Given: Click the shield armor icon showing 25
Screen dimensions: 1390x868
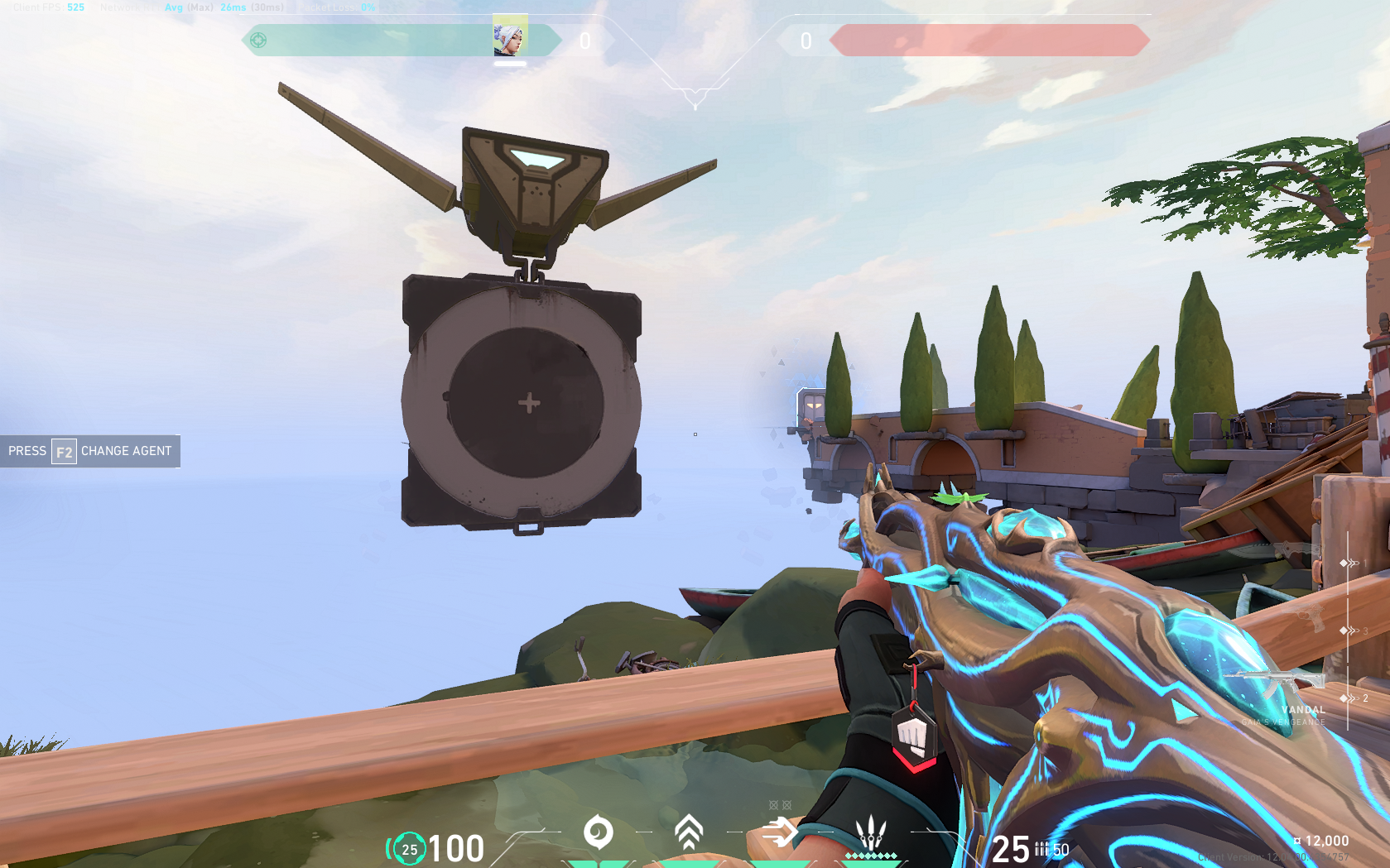Looking at the screenshot, I should [x=408, y=848].
